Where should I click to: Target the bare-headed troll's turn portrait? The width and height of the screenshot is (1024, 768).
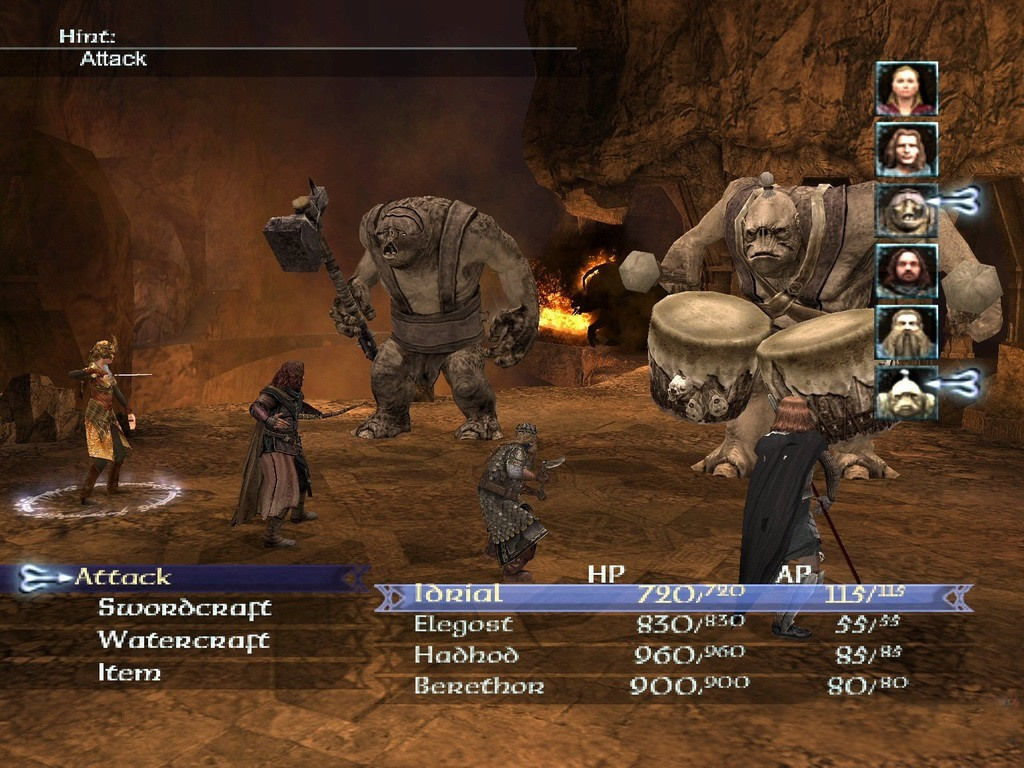point(906,211)
